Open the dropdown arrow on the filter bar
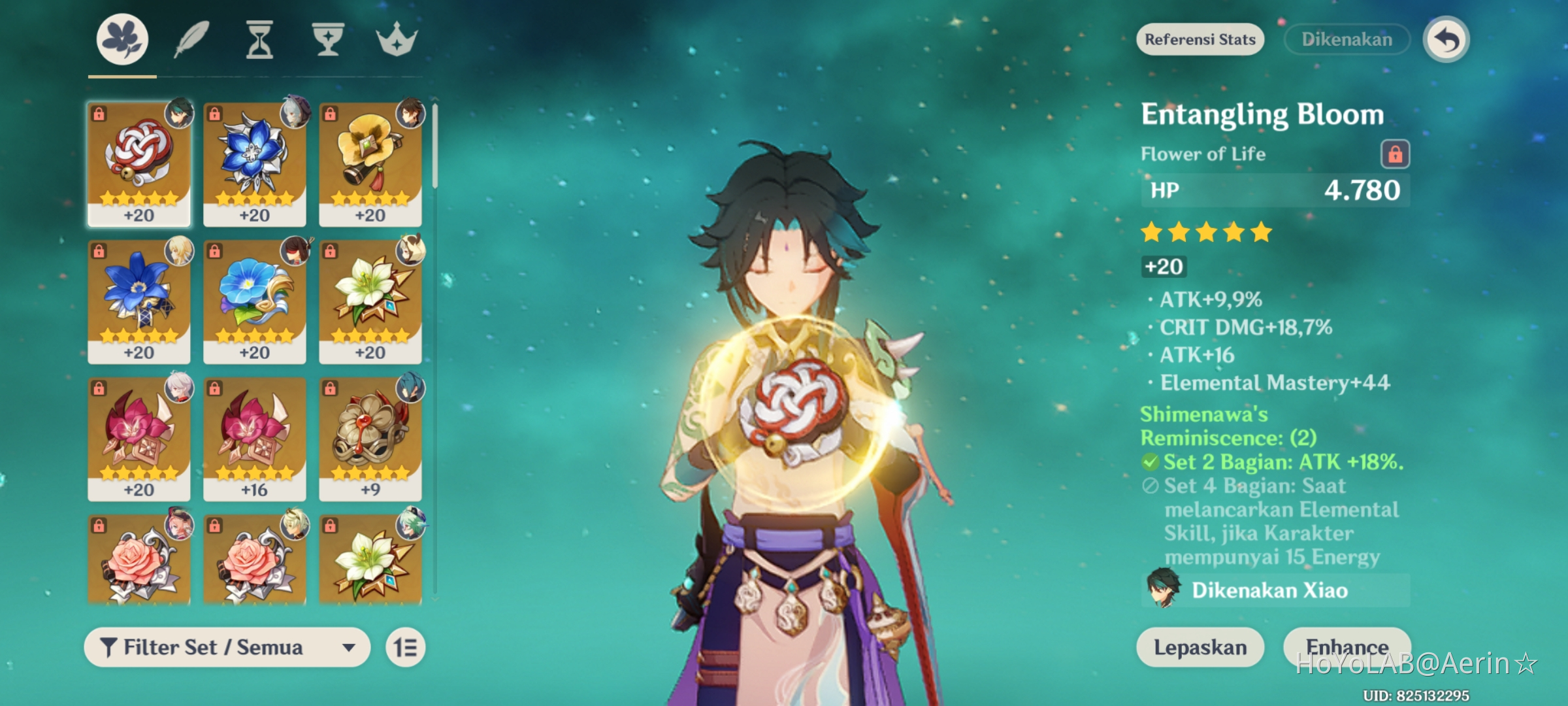The width and height of the screenshot is (1568, 706). click(x=348, y=647)
